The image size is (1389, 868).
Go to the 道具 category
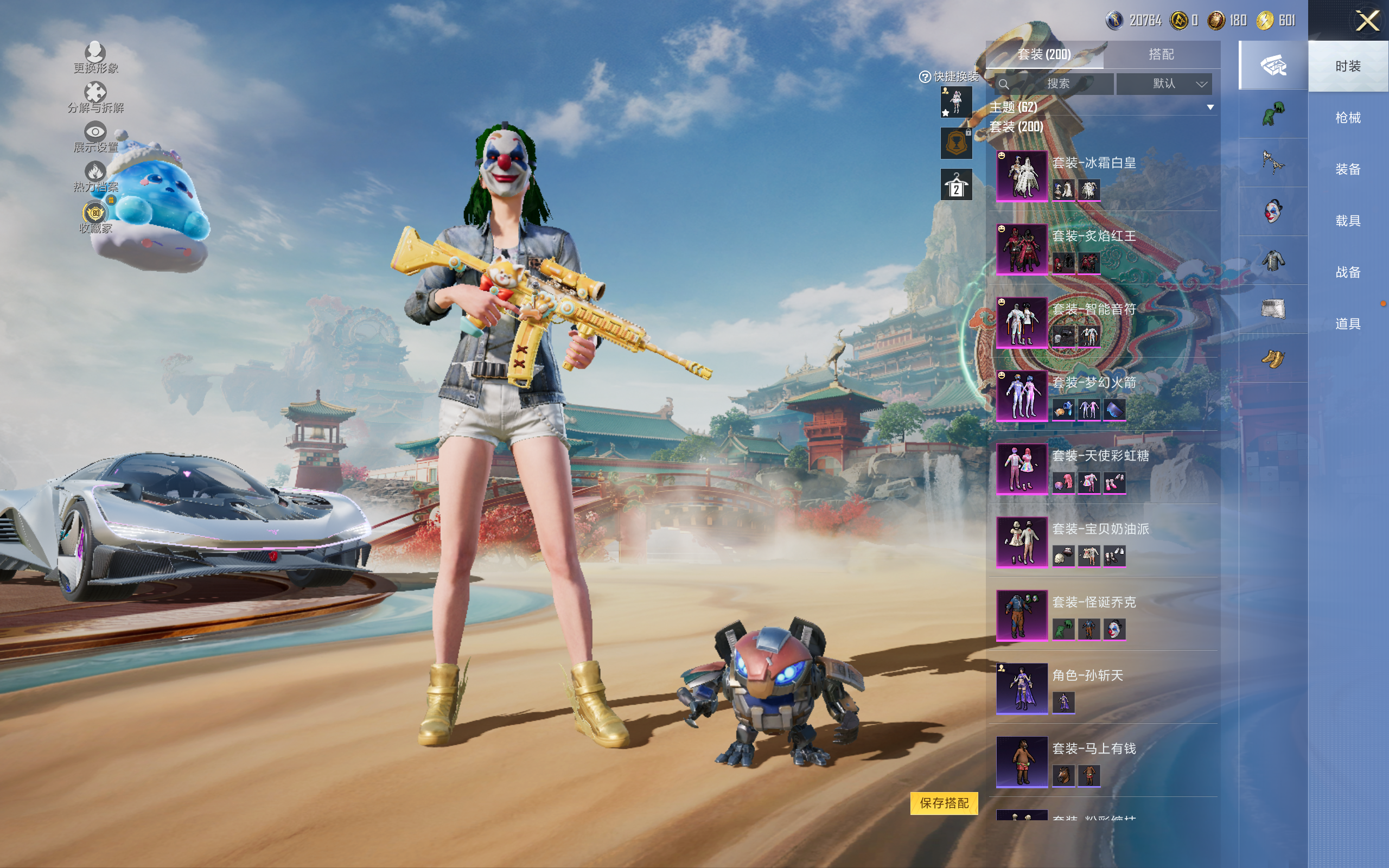1347,324
